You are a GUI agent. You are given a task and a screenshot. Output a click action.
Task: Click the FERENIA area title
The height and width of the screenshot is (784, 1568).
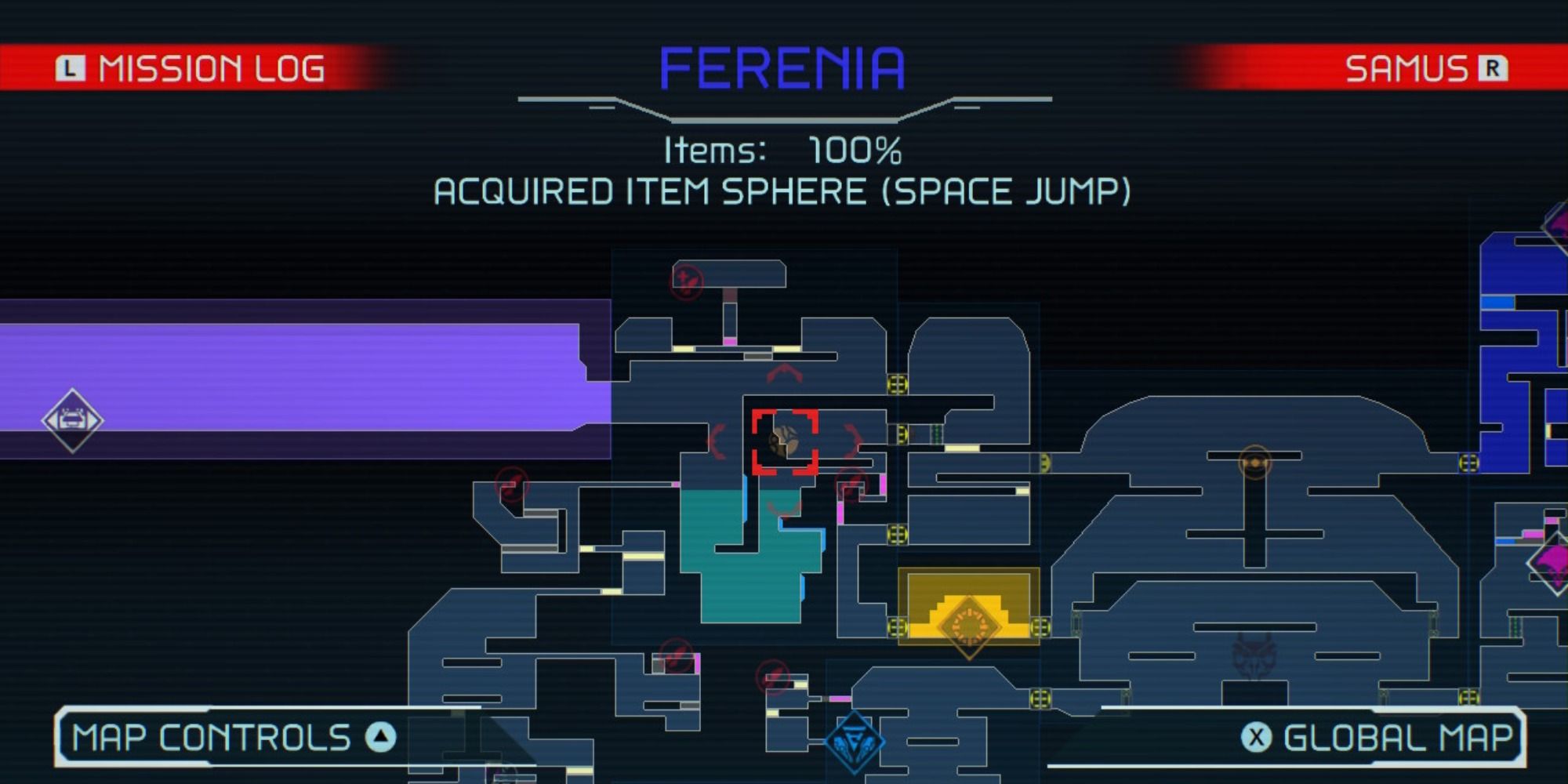pos(782,67)
